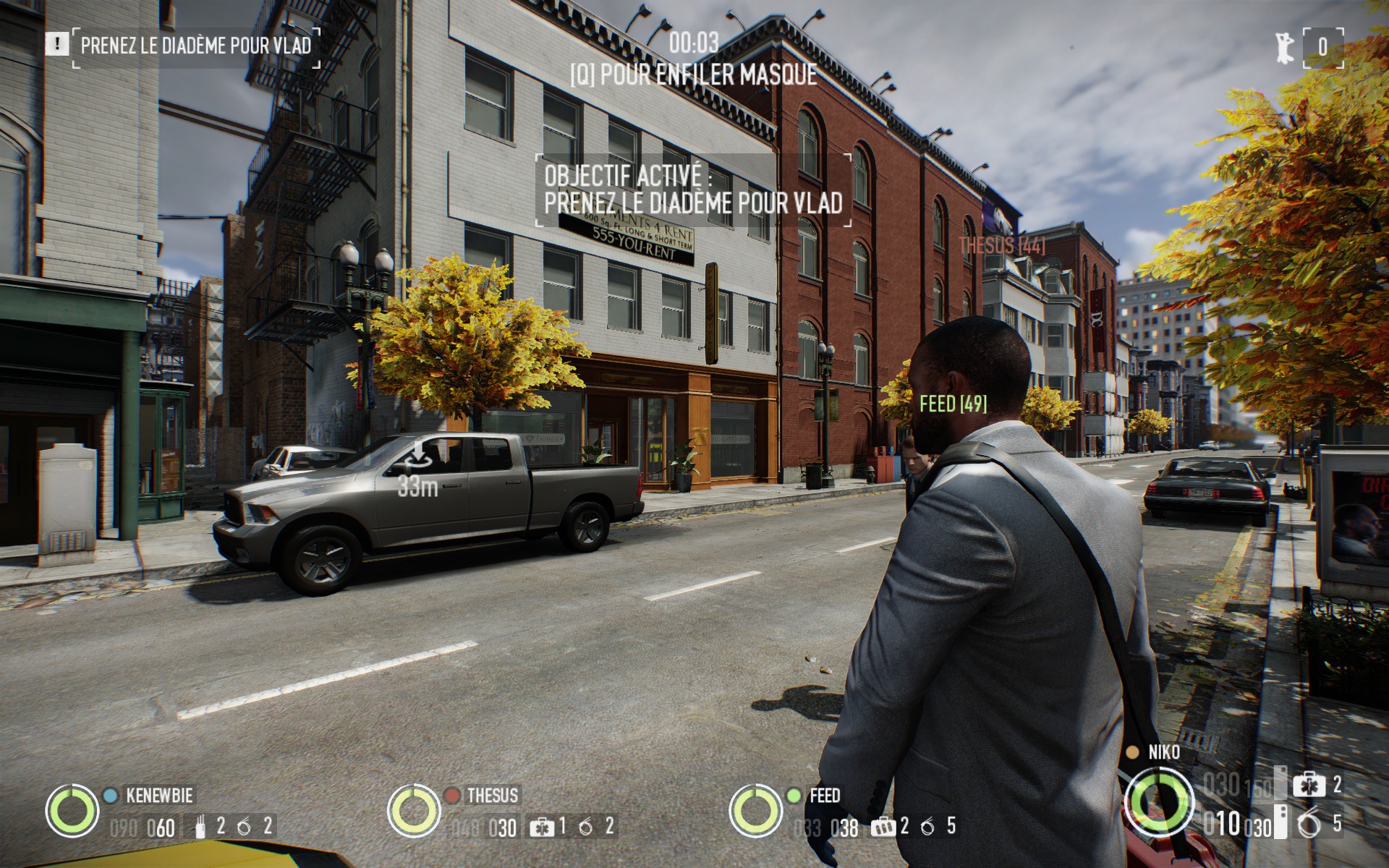Click Thesus's medic bag icon
This screenshot has height=868, width=1389.
[x=540, y=826]
